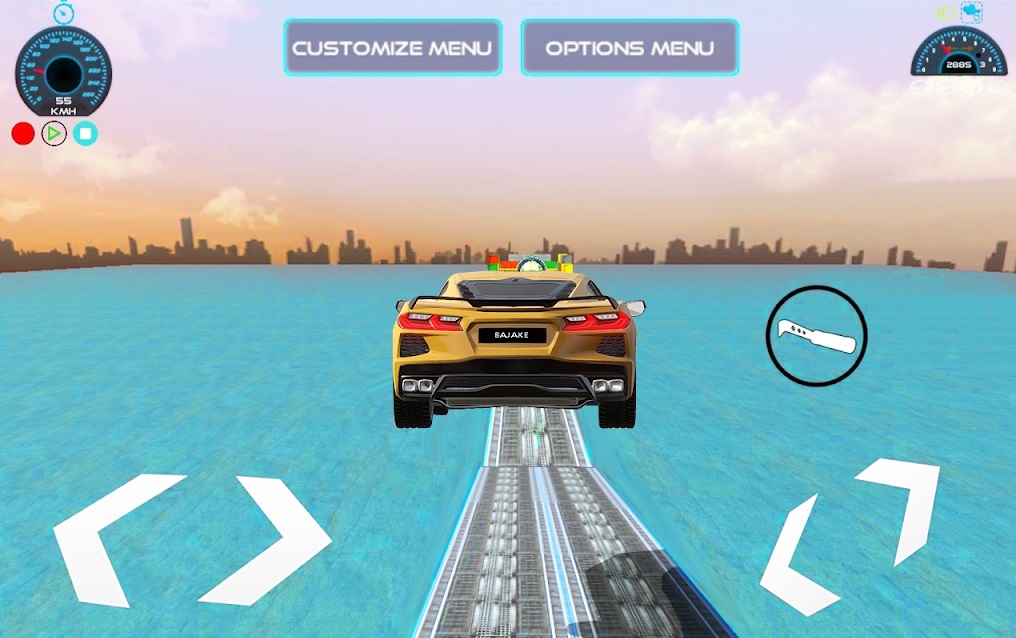Click the stopwatch icon above the speedometer
Viewport: 1016px width, 638px height.
[x=64, y=12]
